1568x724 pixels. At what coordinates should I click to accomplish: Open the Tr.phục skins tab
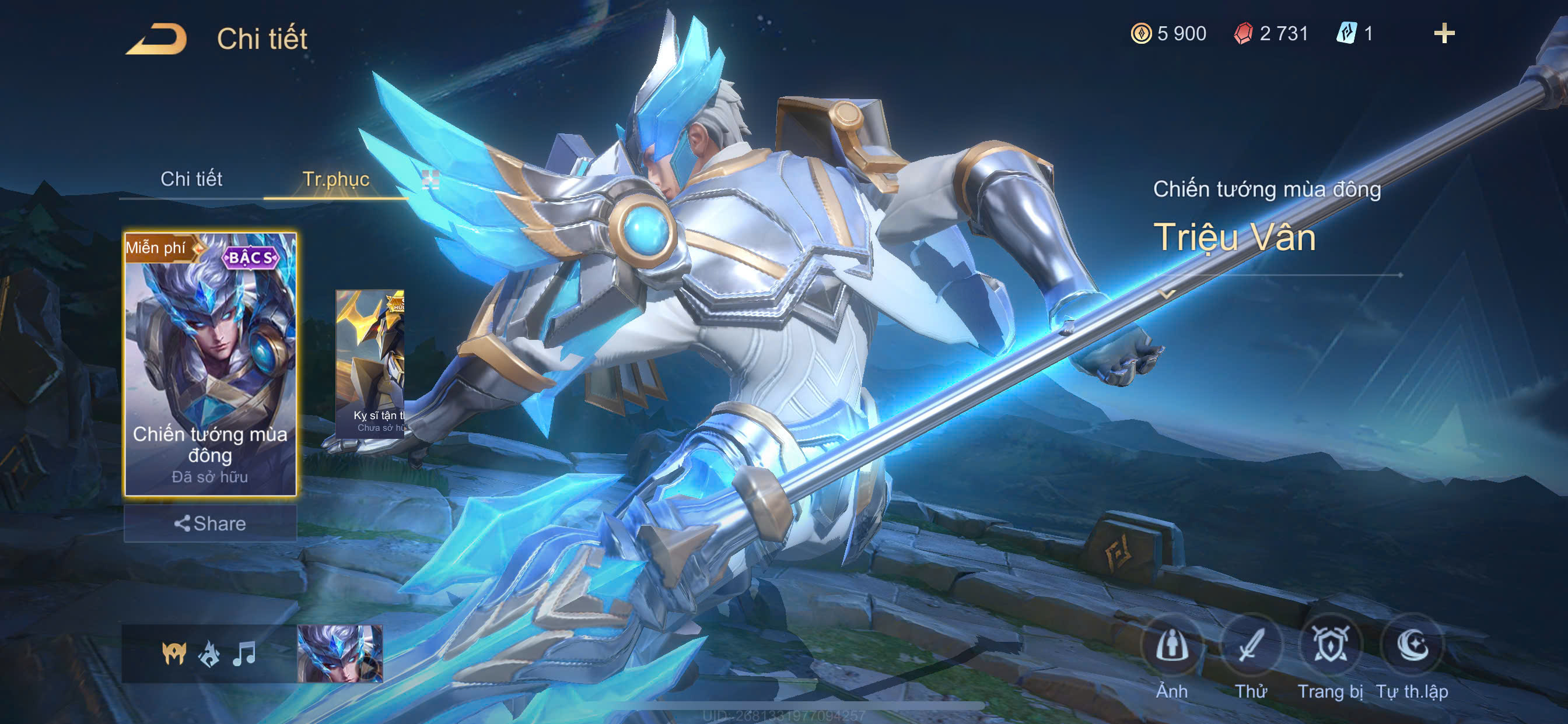pos(335,179)
